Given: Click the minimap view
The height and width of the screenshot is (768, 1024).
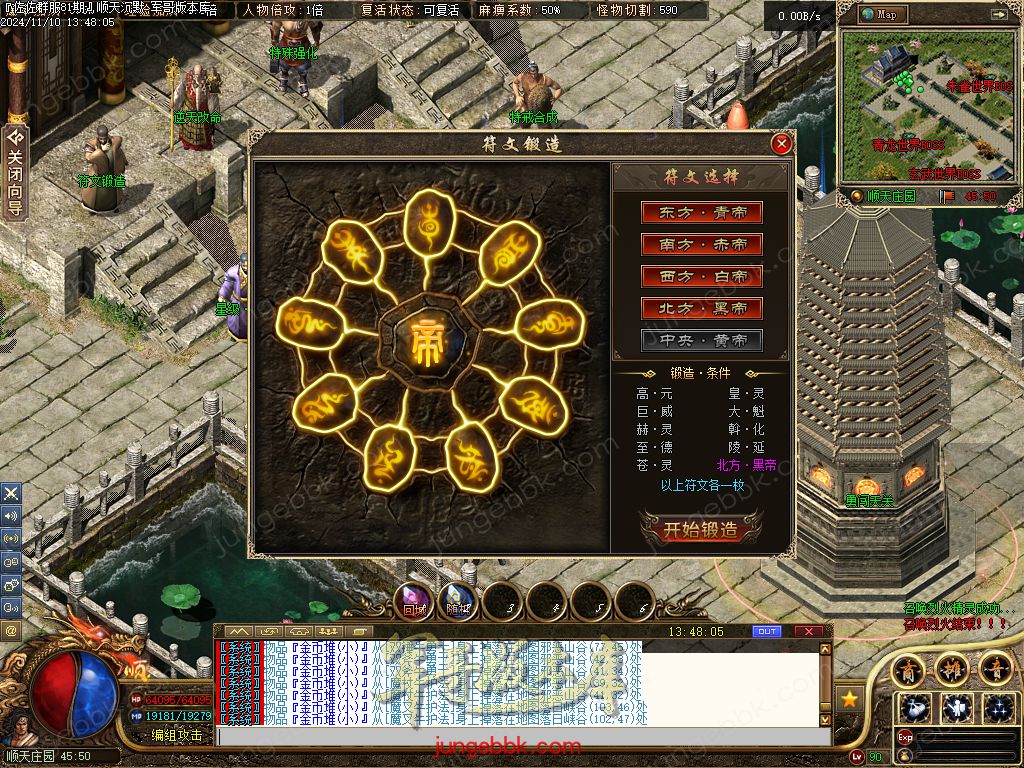Looking at the screenshot, I should 926,105.
